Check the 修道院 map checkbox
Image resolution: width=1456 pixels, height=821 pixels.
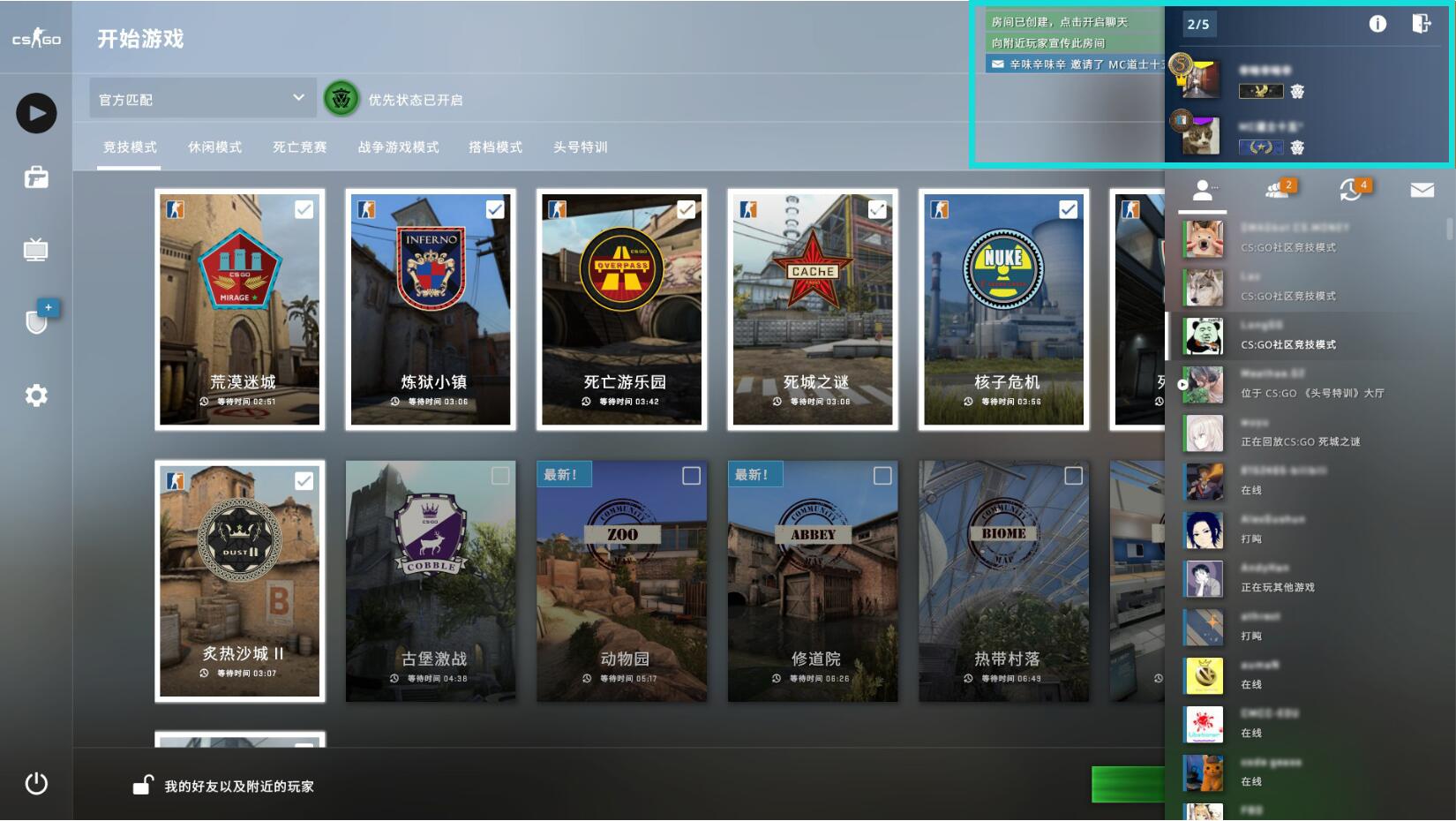coord(884,475)
